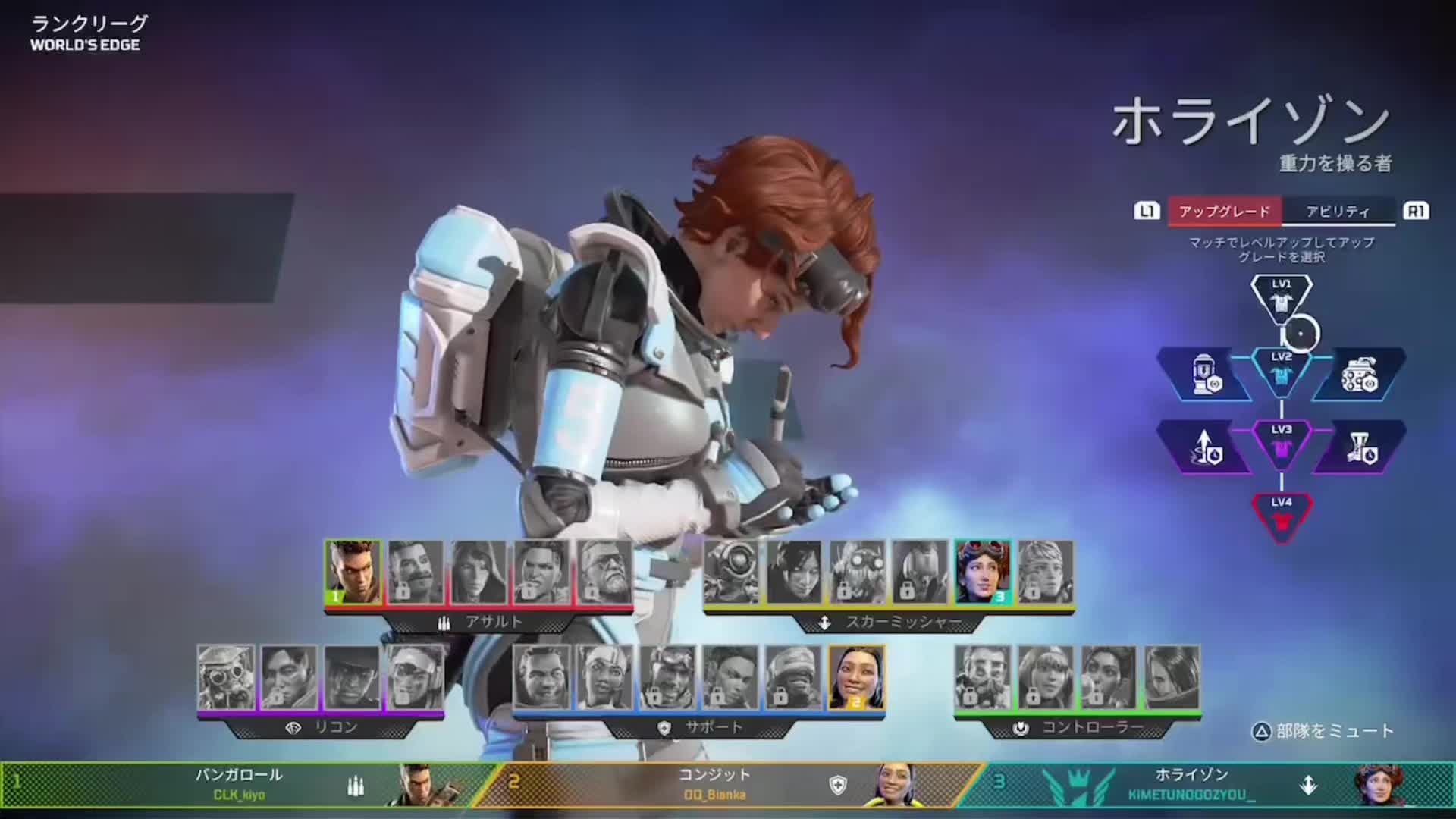The height and width of the screenshot is (819, 1456).
Task: Switch to the アビリティ tab
Action: 1338,212
